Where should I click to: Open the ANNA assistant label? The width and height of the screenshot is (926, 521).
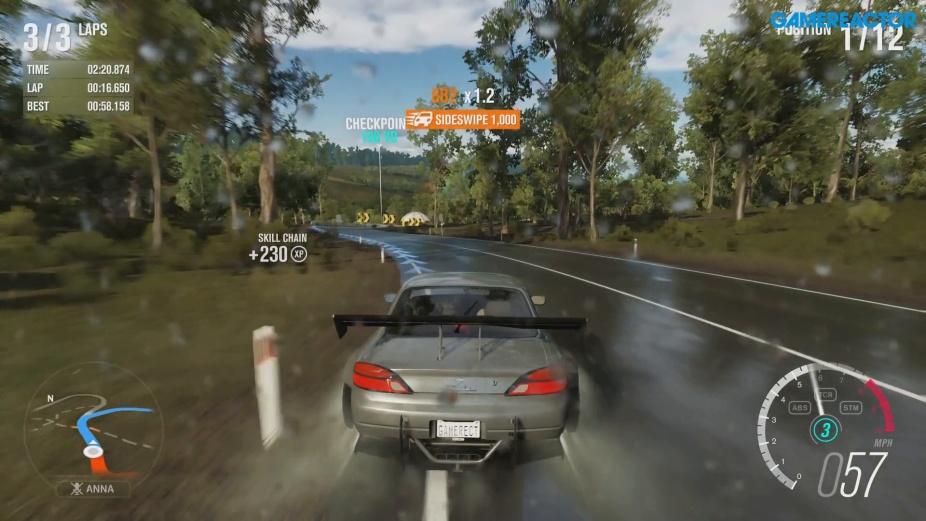click(x=93, y=489)
